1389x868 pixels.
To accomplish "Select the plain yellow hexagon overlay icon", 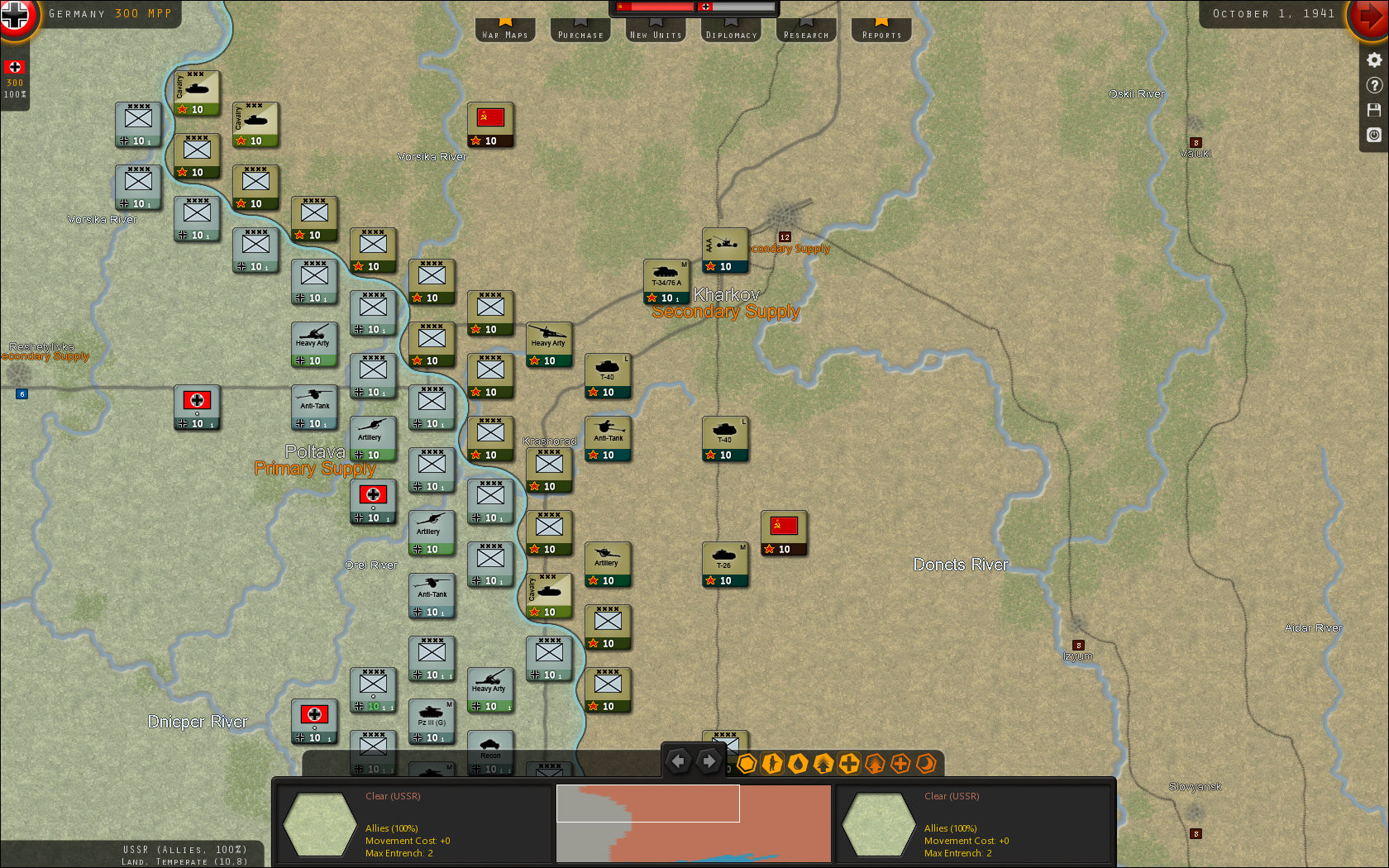I will coord(747,765).
